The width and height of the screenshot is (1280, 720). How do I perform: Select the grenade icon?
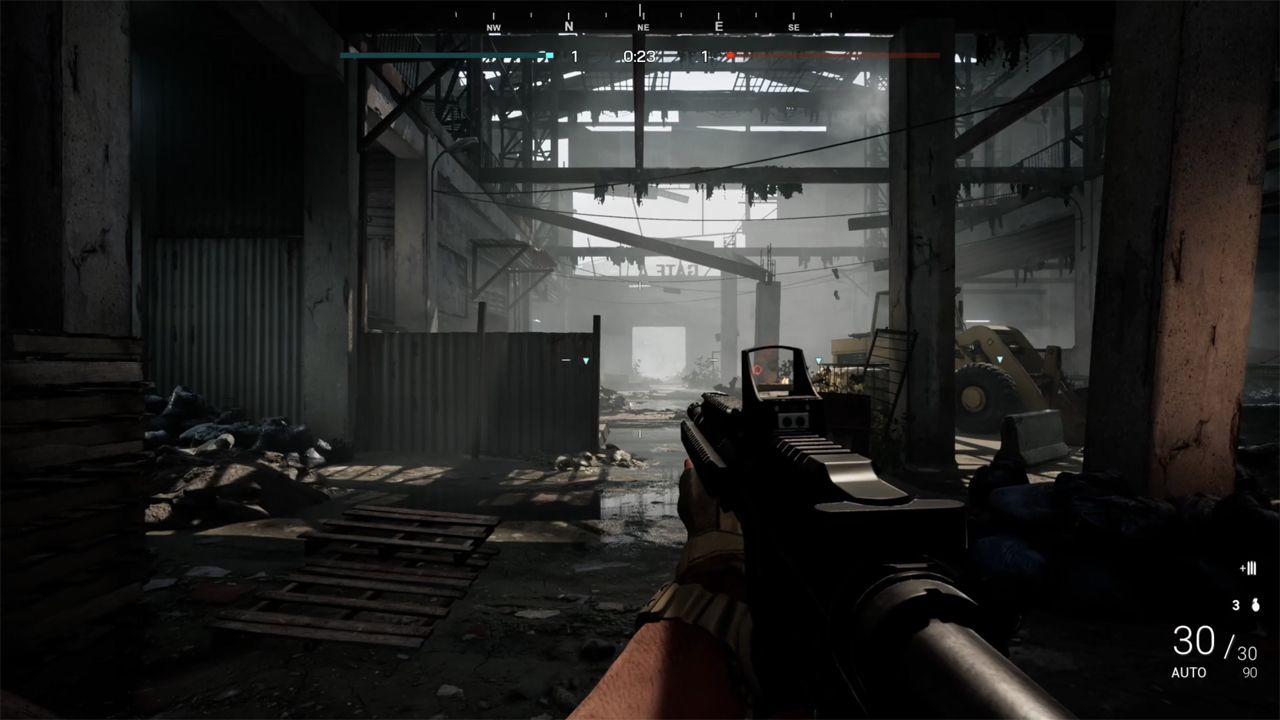pos(1253,605)
